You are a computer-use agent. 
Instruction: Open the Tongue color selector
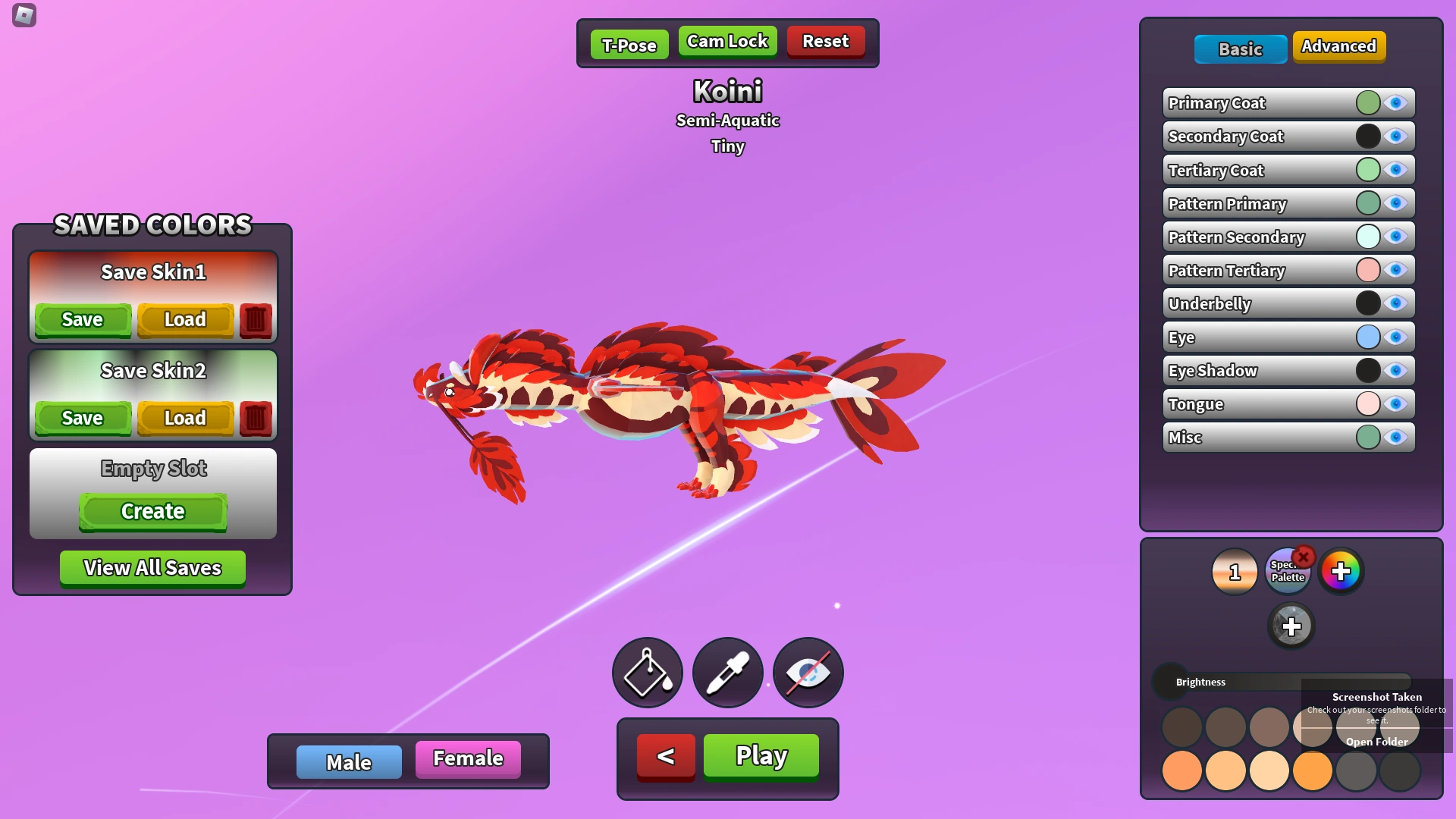pyautogui.click(x=1368, y=403)
